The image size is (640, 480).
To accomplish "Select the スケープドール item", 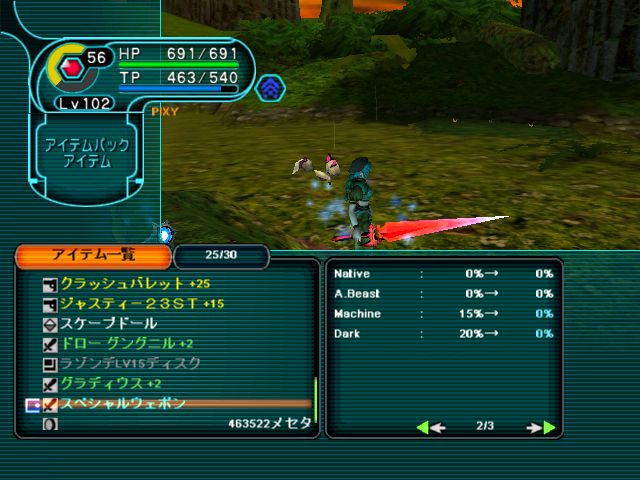I will pos(109,323).
